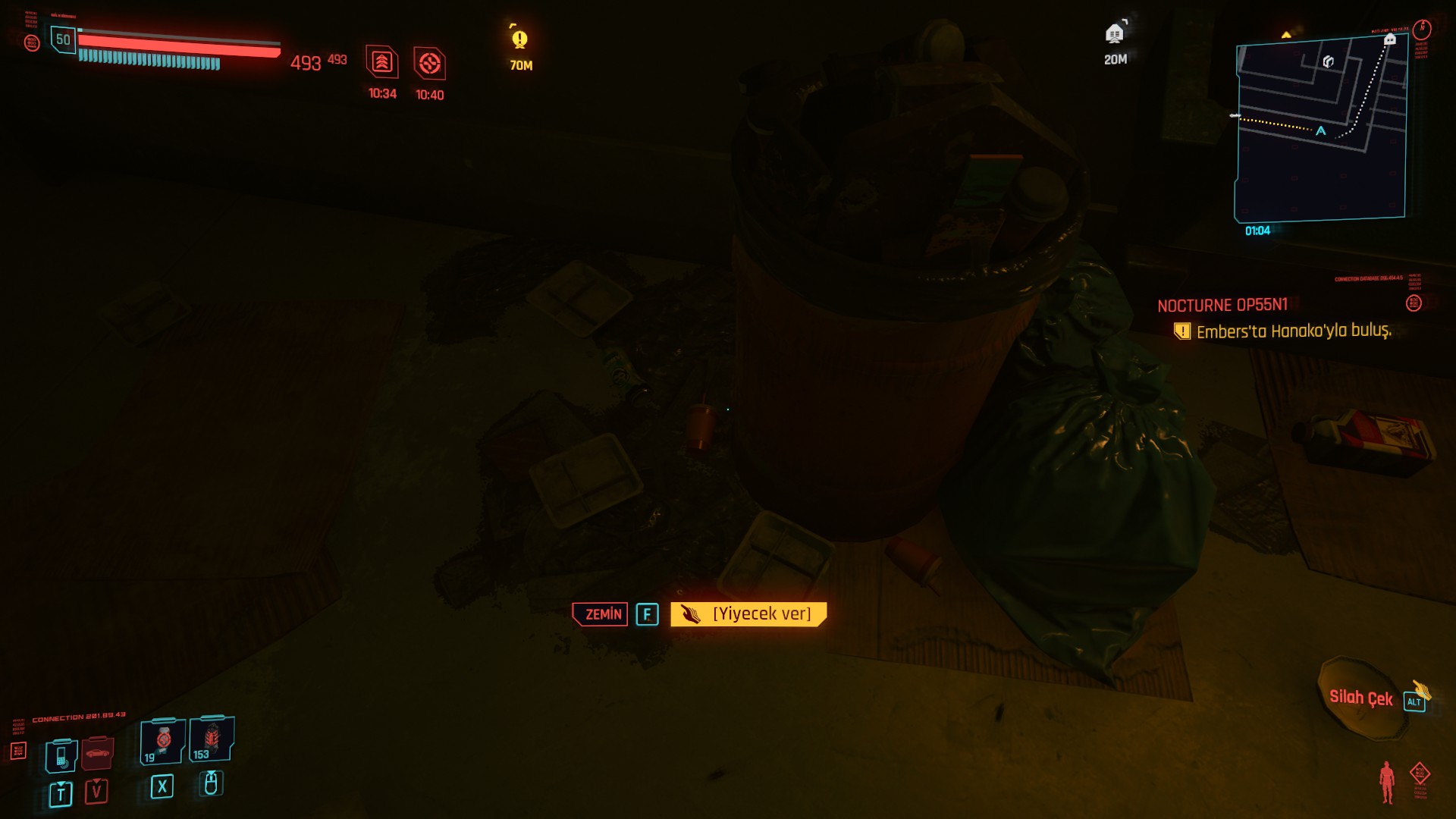Select the grenade slot with 153
1456x819 pixels.
pyautogui.click(x=212, y=739)
